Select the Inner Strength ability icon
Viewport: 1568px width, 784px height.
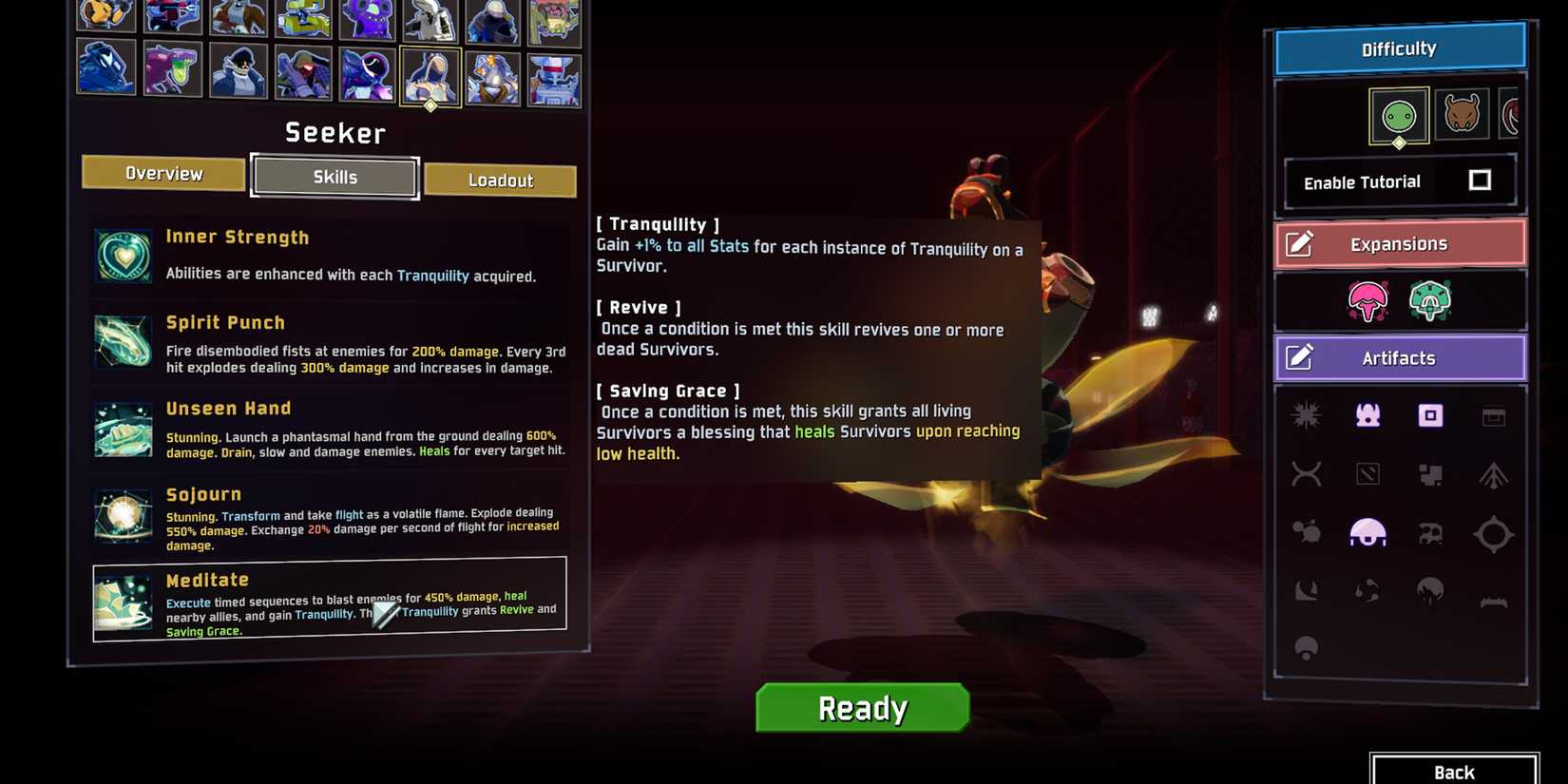[123, 255]
